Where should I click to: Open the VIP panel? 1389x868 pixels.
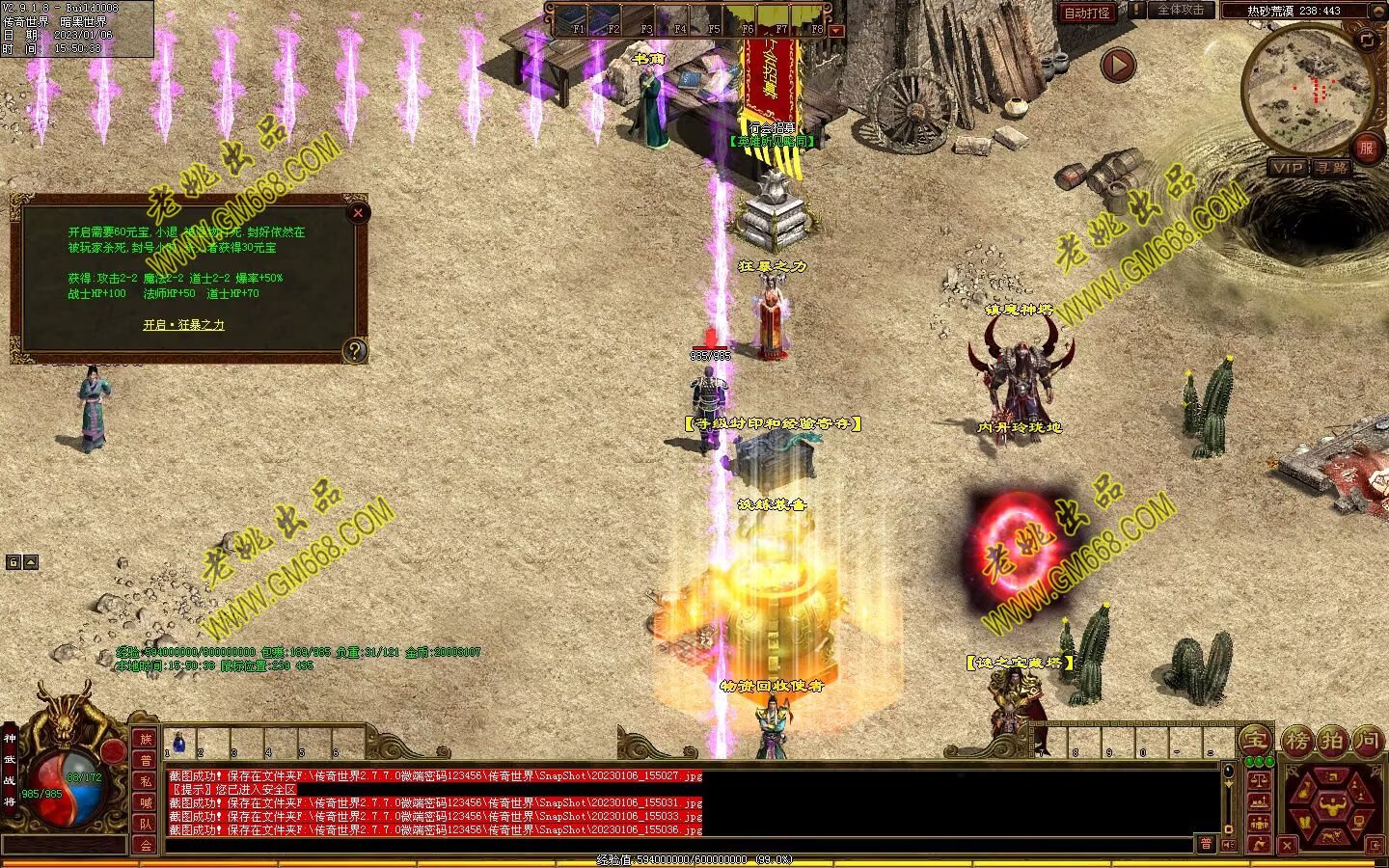point(1288,167)
